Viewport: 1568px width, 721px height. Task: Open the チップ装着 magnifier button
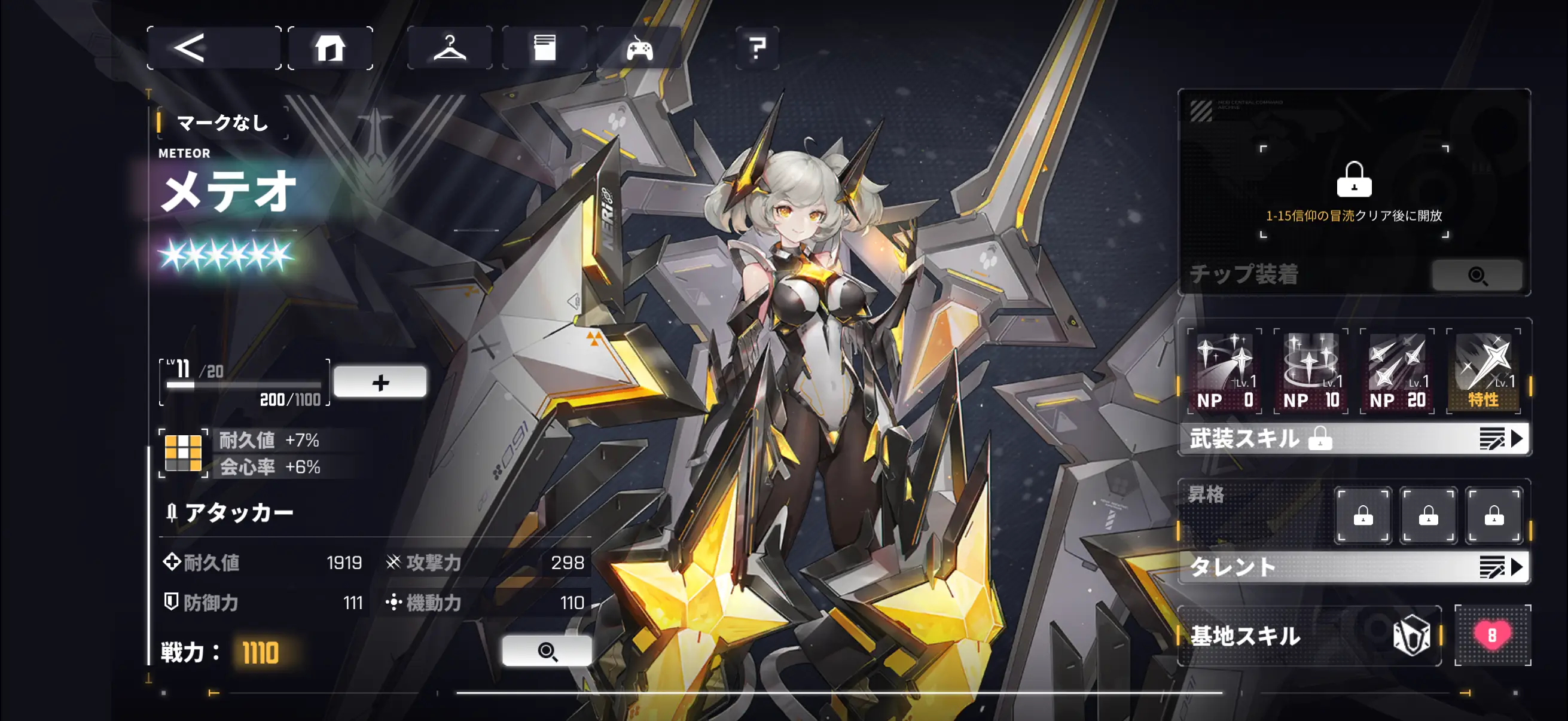[x=1477, y=276]
